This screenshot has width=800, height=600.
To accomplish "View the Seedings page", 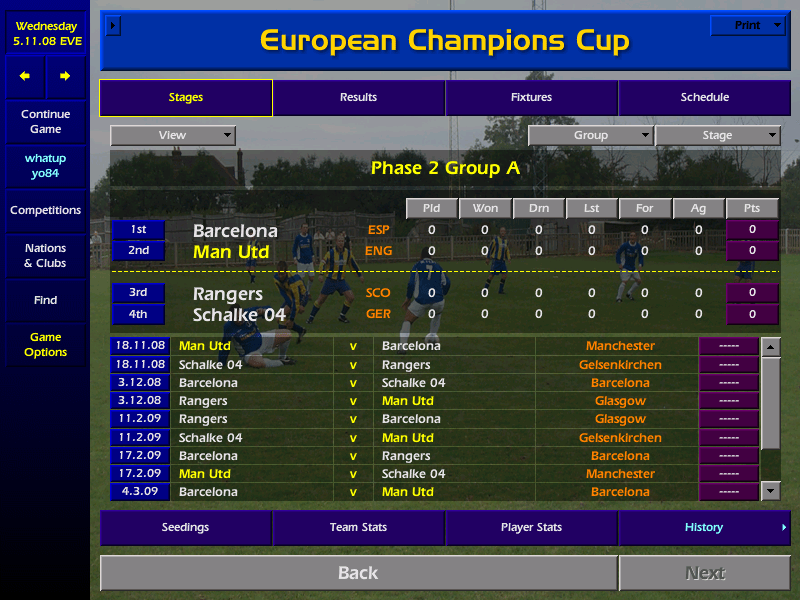I will (x=186, y=527).
